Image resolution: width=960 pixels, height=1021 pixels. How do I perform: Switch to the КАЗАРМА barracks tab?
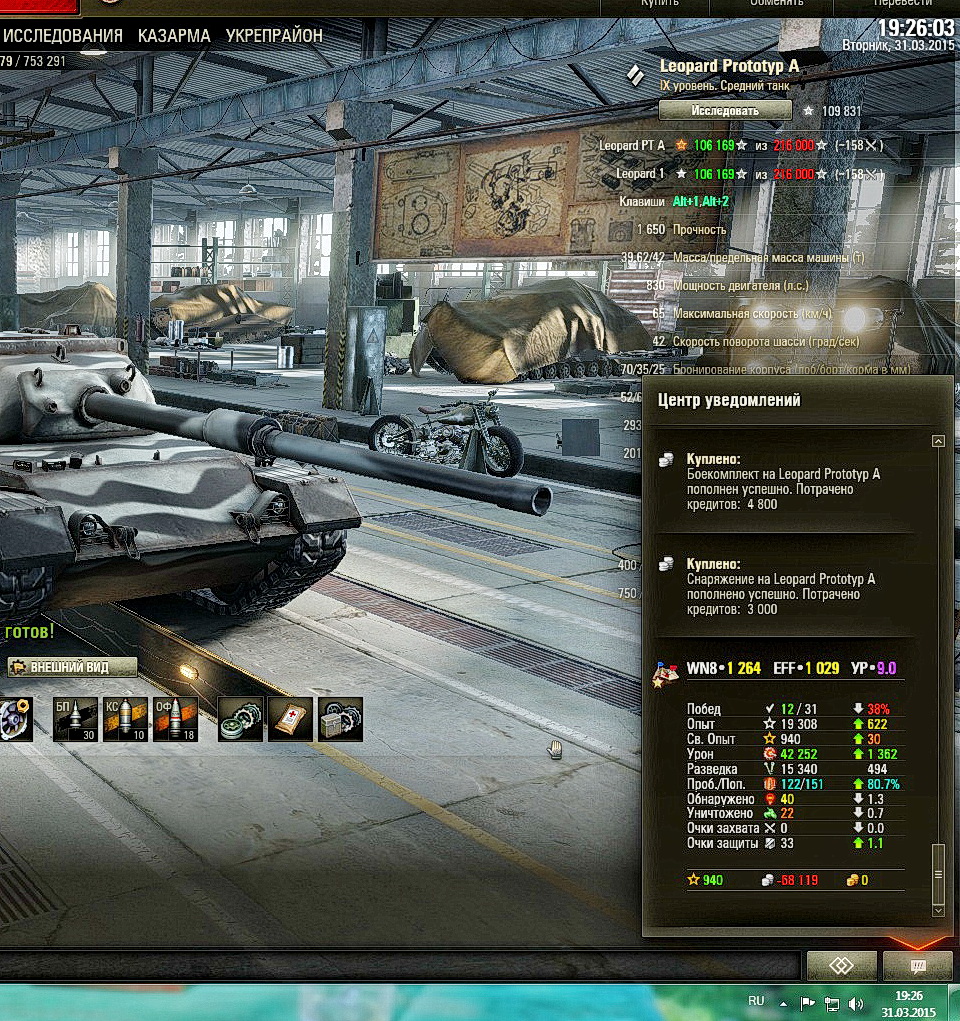pyautogui.click(x=174, y=36)
